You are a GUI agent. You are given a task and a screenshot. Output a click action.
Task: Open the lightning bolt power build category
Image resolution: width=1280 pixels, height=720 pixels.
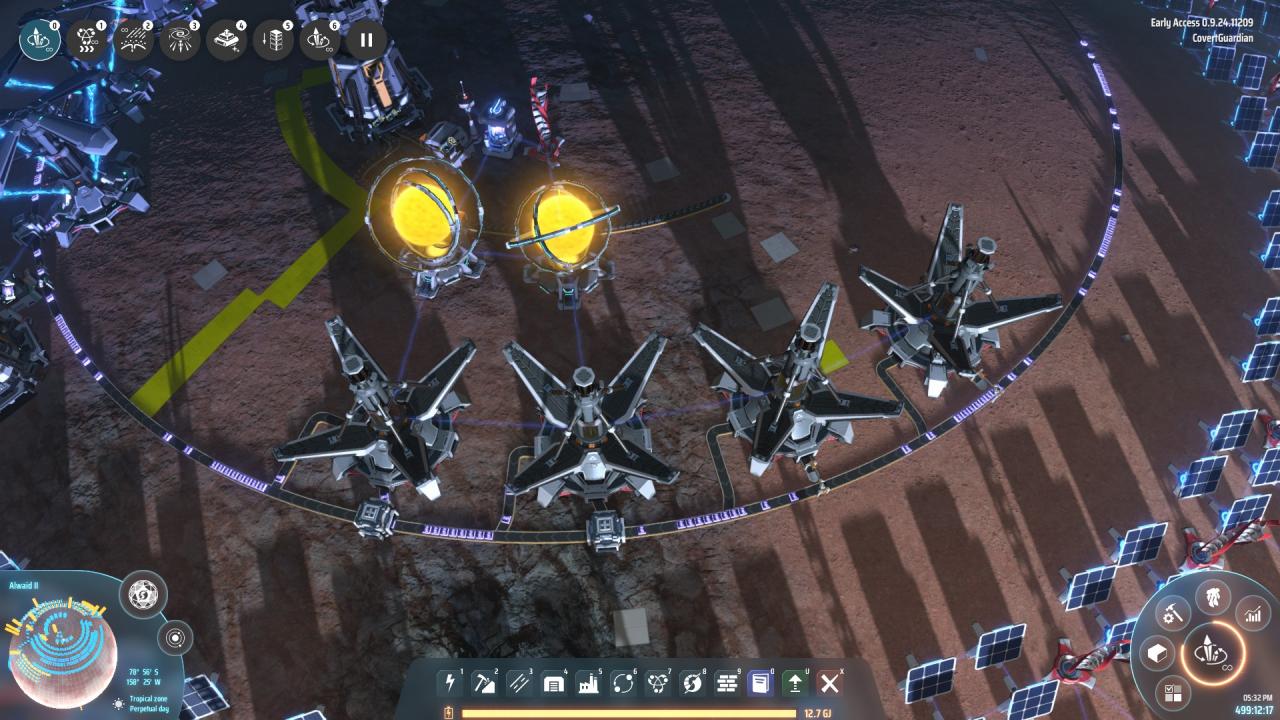[x=450, y=683]
